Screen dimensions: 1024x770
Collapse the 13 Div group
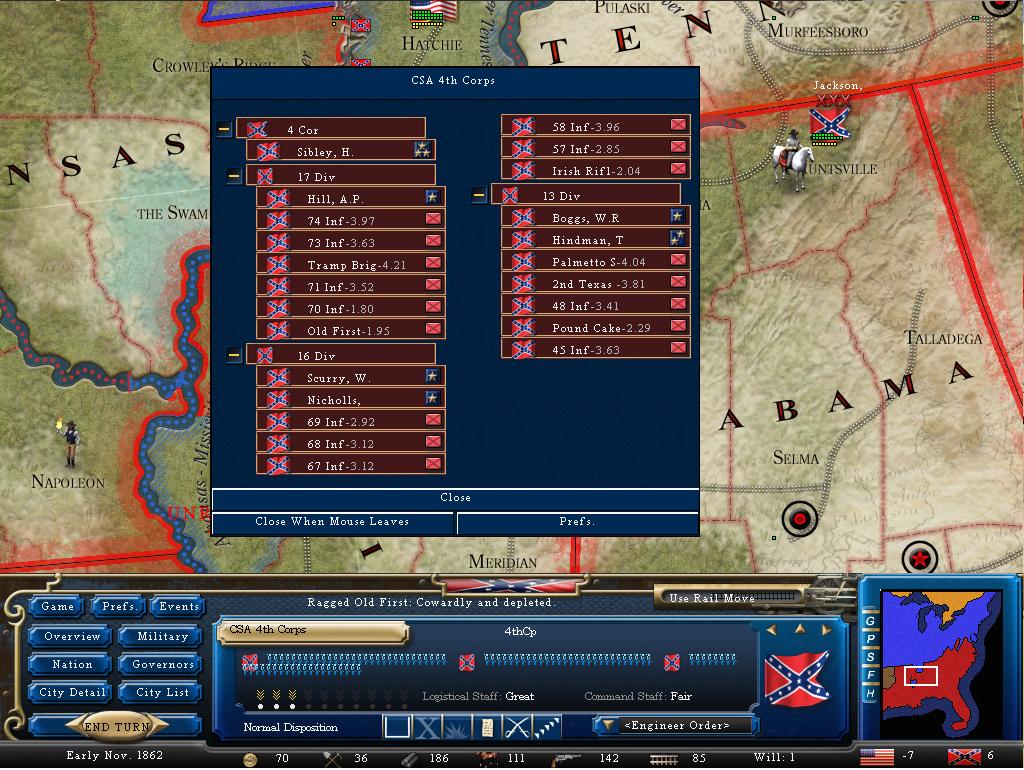coord(479,195)
